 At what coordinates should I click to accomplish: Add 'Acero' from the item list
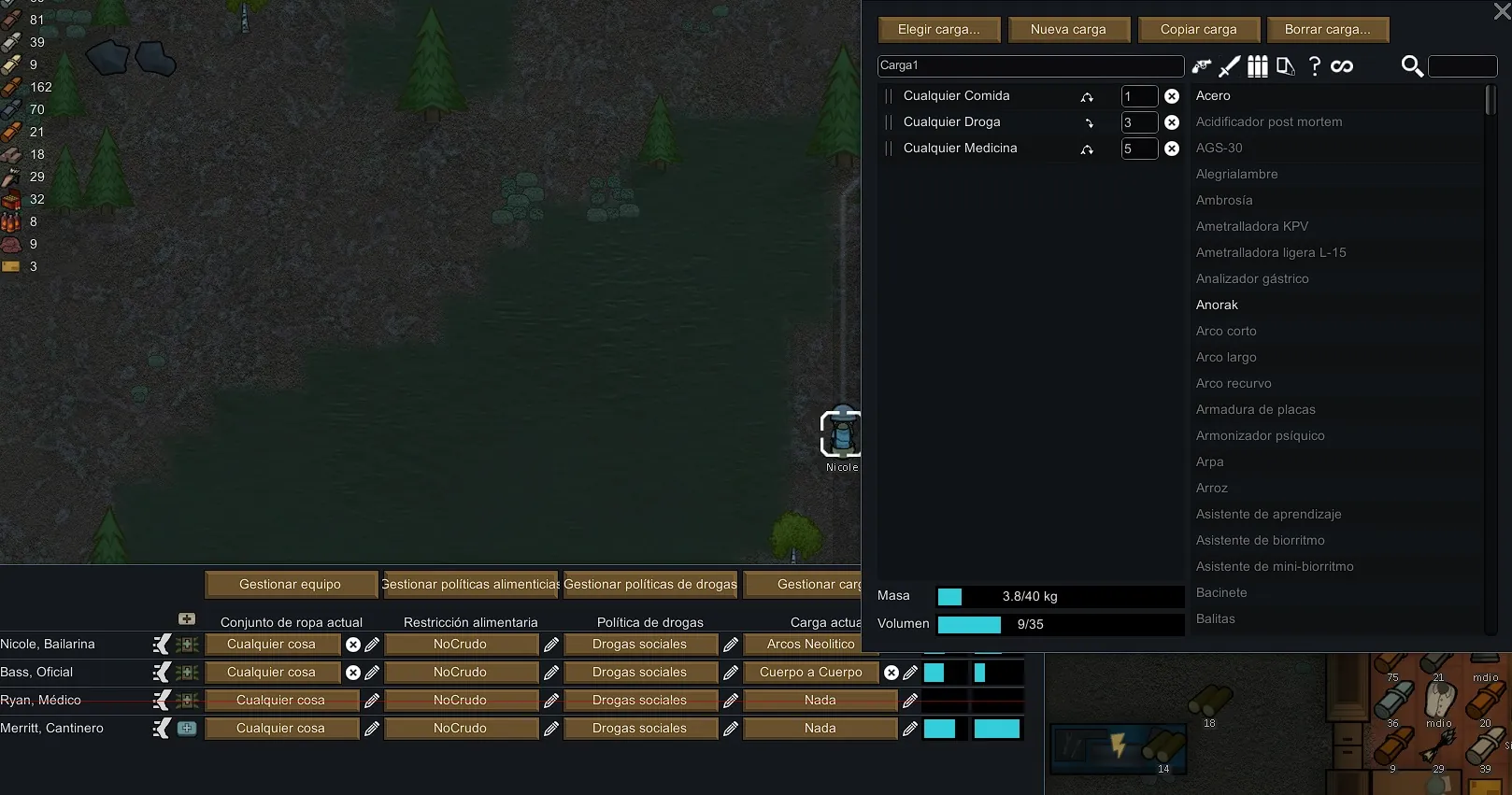click(1213, 95)
